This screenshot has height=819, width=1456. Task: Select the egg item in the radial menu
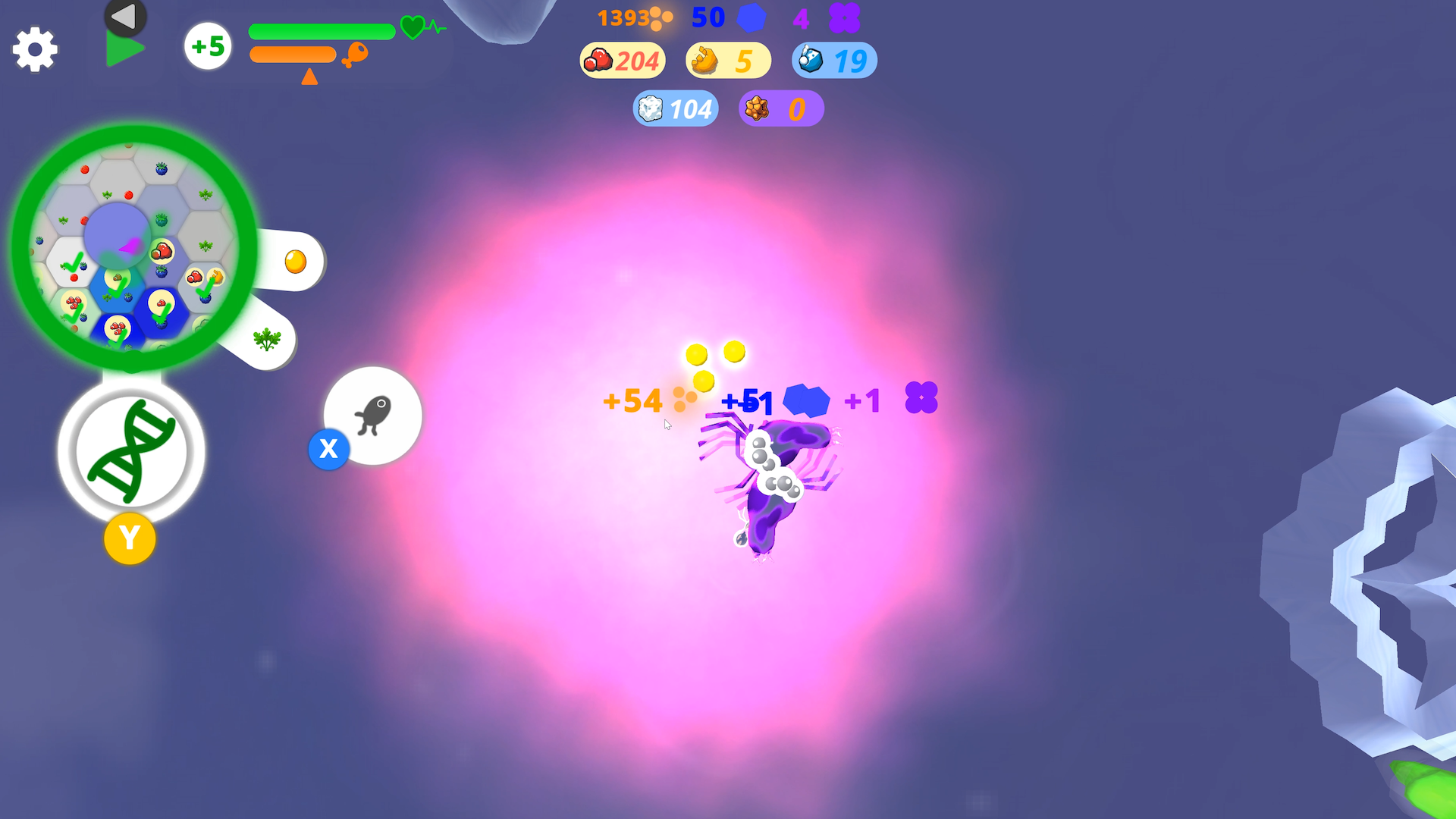pyautogui.click(x=294, y=261)
